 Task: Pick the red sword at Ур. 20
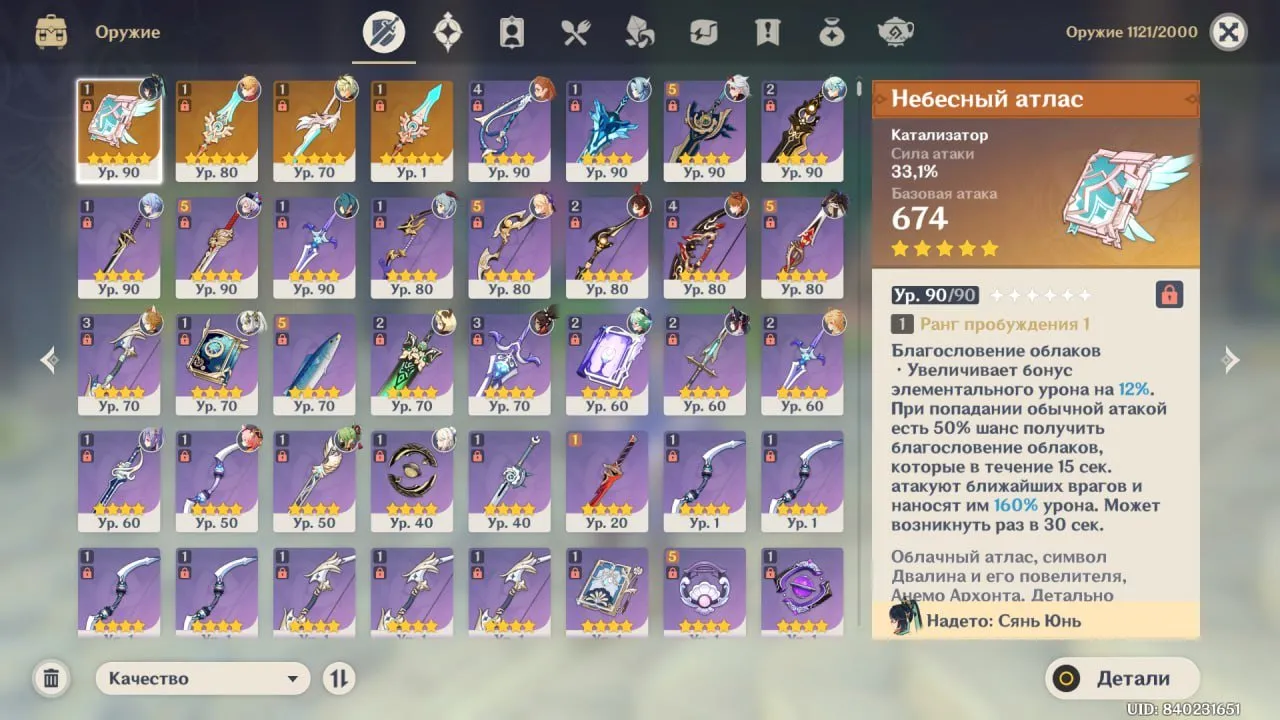click(607, 480)
